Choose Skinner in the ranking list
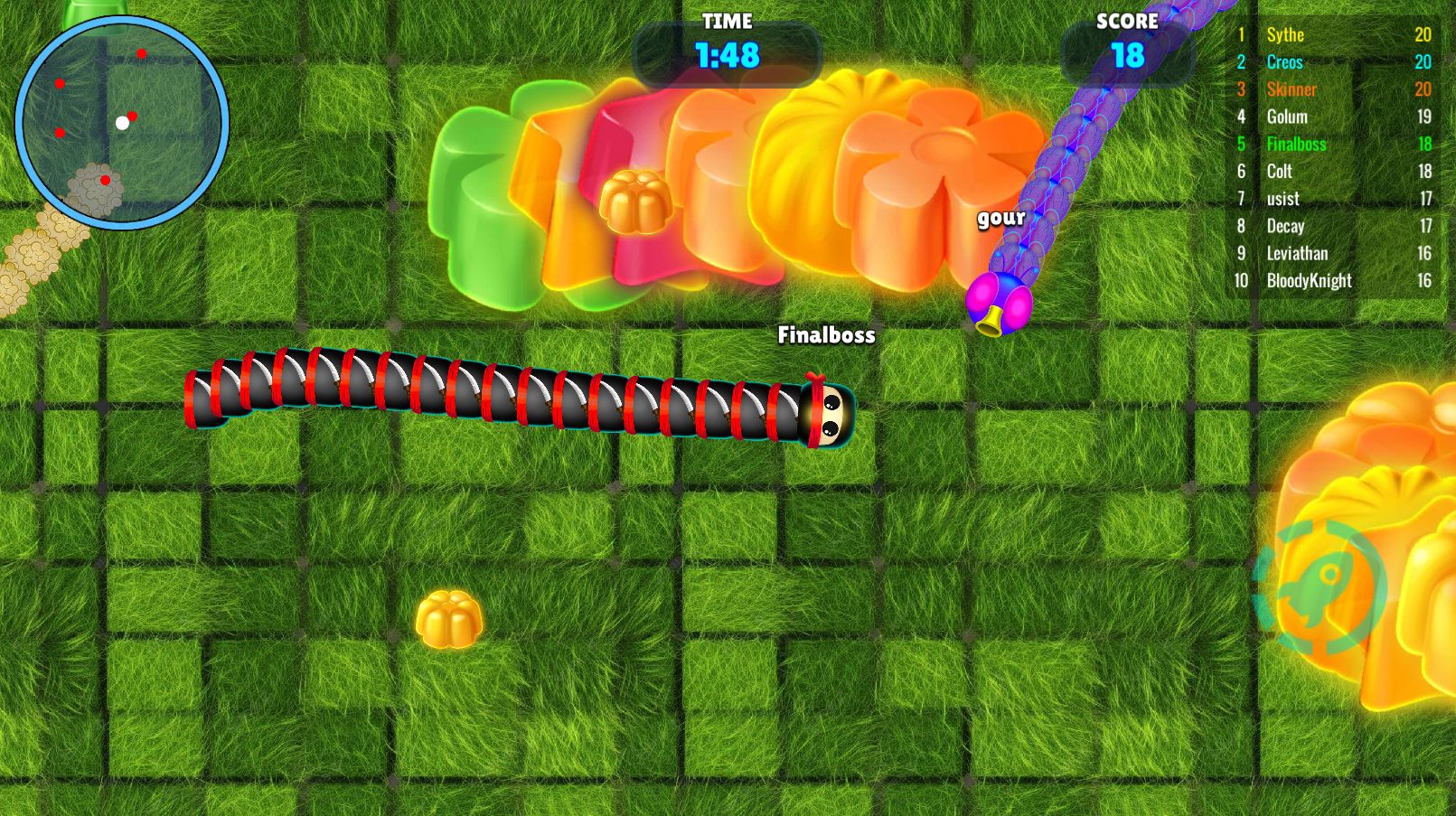Screen dimensions: 1456x816 pyautogui.click(x=1332, y=89)
